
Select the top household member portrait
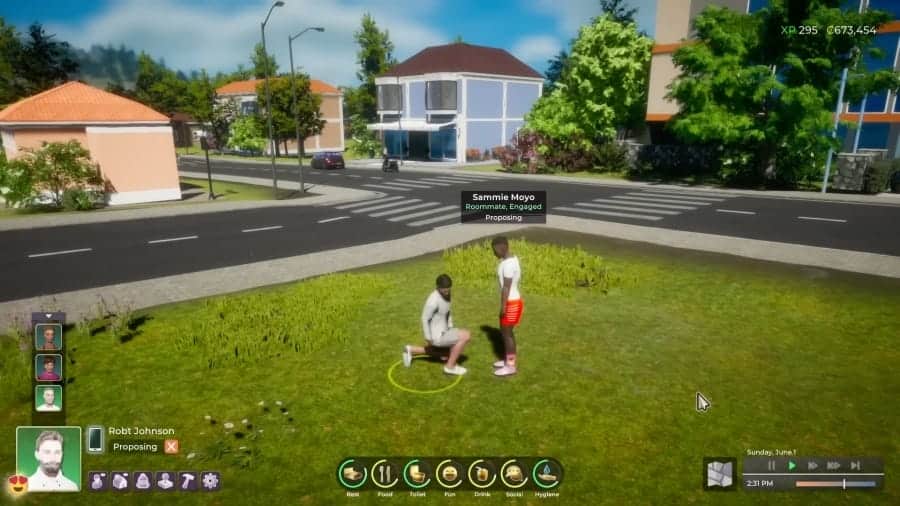click(x=48, y=337)
